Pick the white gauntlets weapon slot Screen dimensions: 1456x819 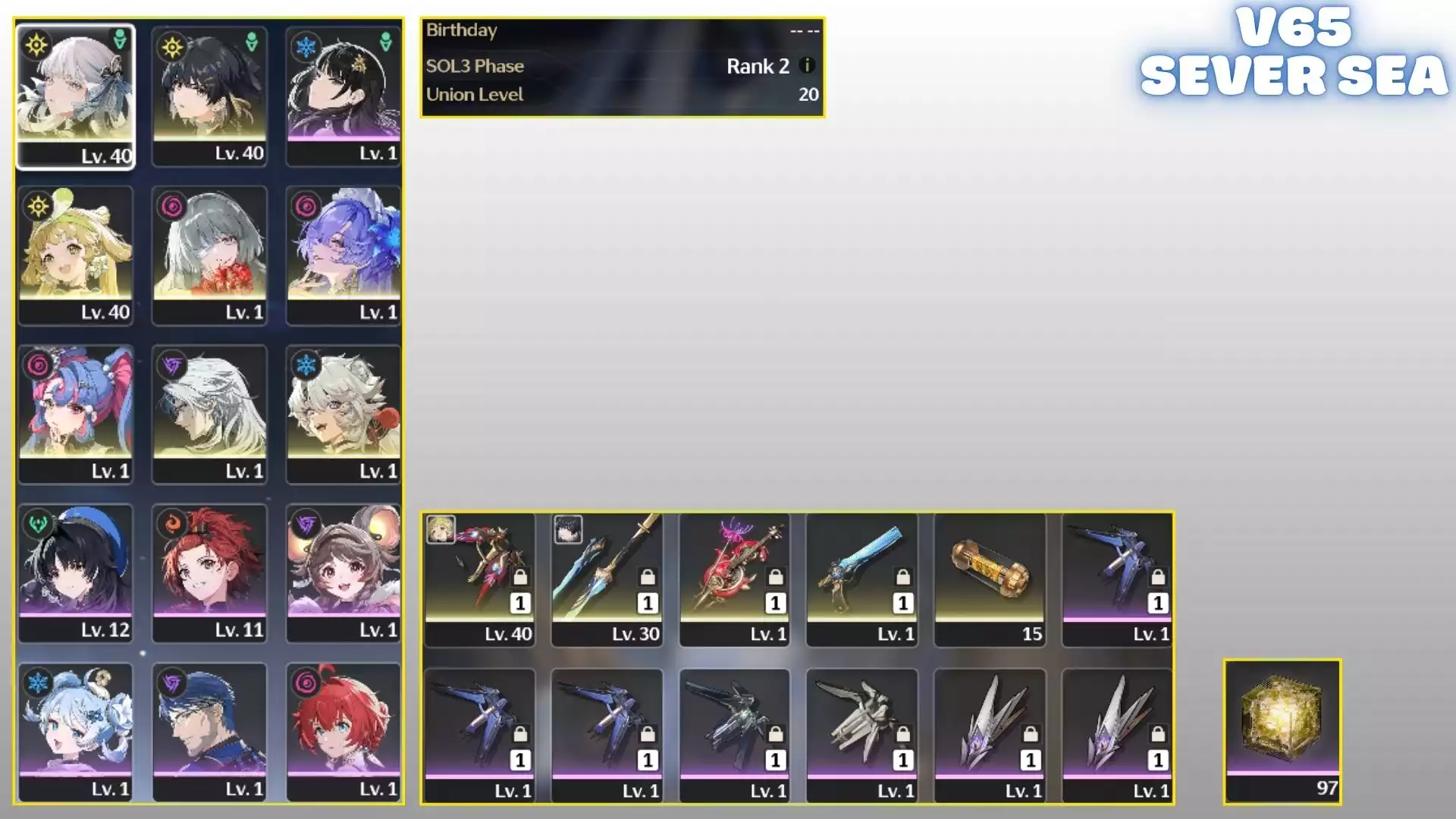coord(861,734)
